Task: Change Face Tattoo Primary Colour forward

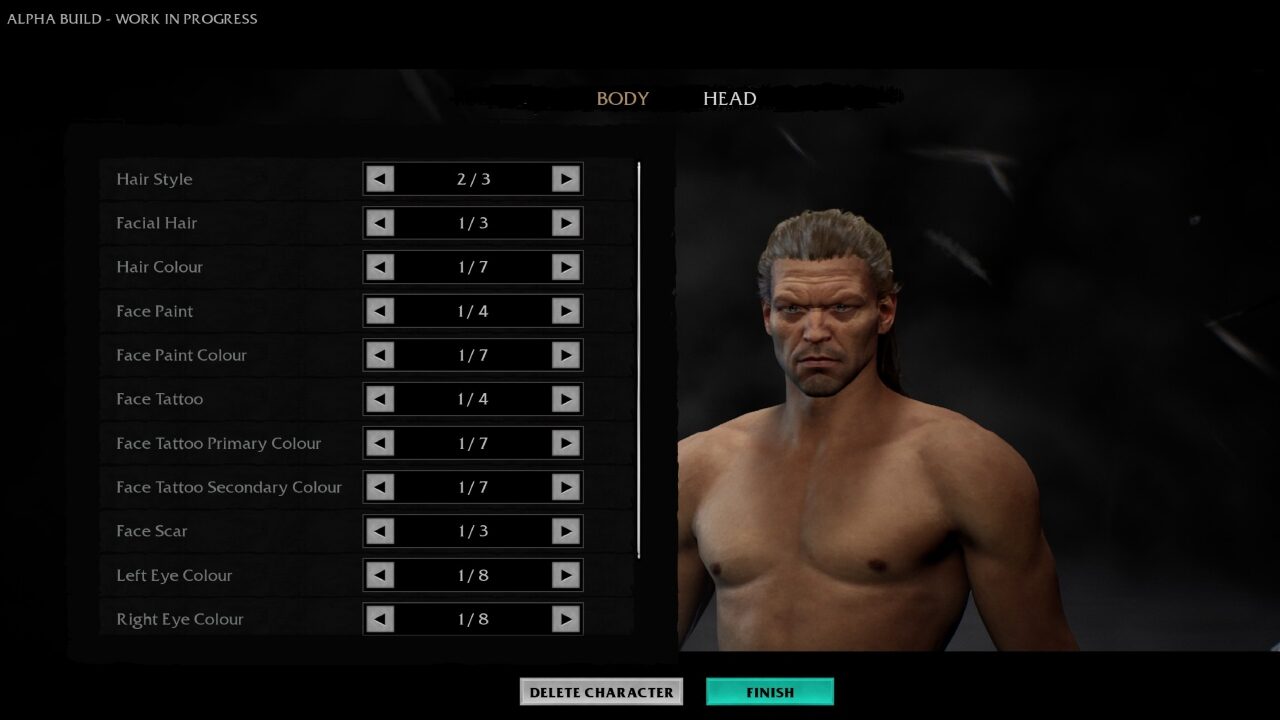Action: pos(566,443)
